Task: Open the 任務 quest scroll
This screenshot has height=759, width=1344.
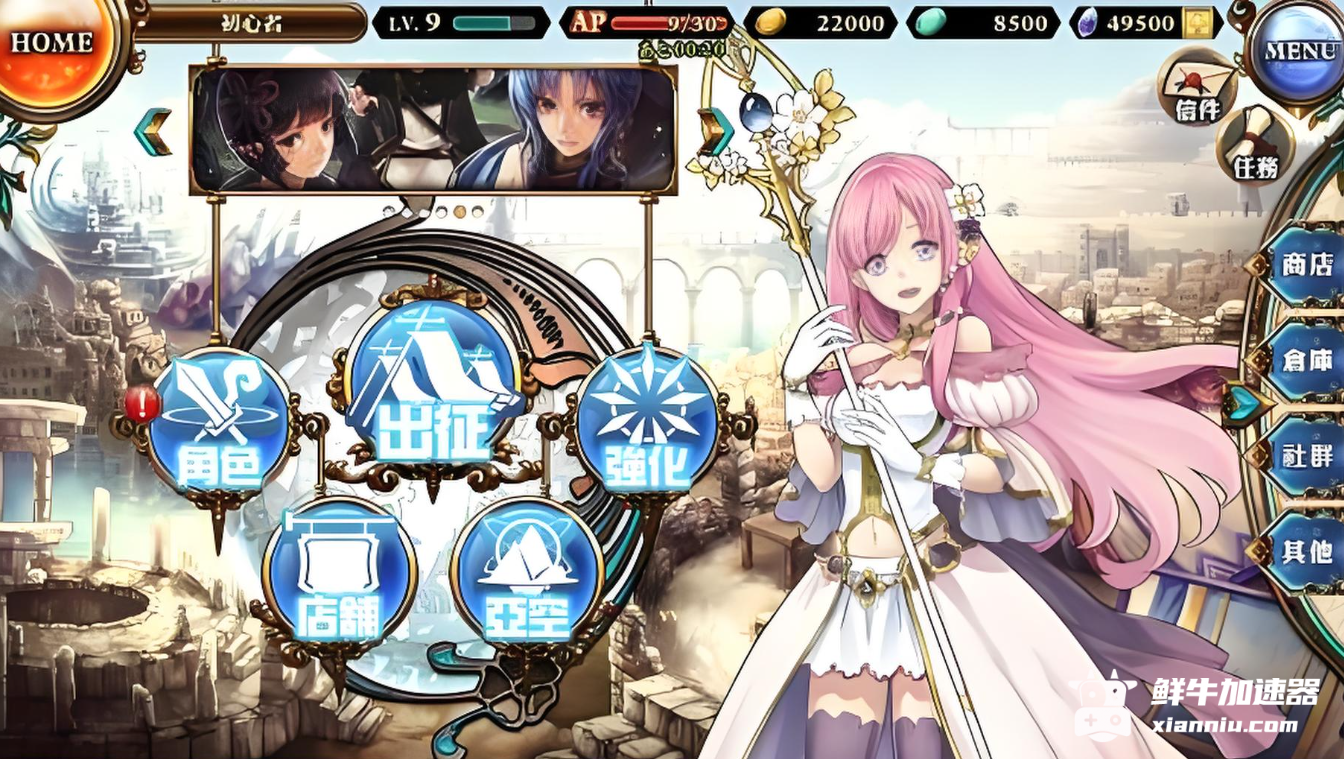Action: (1255, 146)
